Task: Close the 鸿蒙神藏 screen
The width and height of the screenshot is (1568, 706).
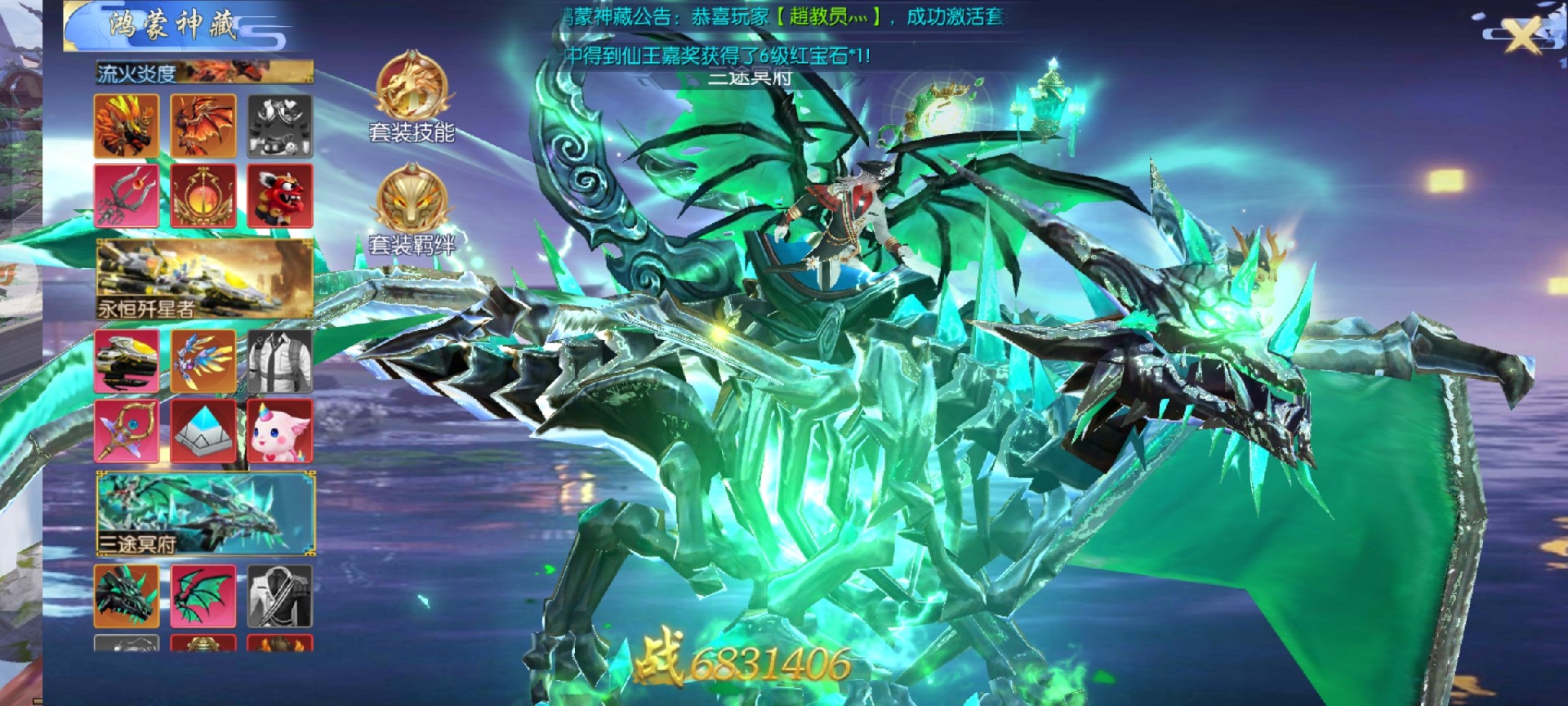Action: point(1522,36)
